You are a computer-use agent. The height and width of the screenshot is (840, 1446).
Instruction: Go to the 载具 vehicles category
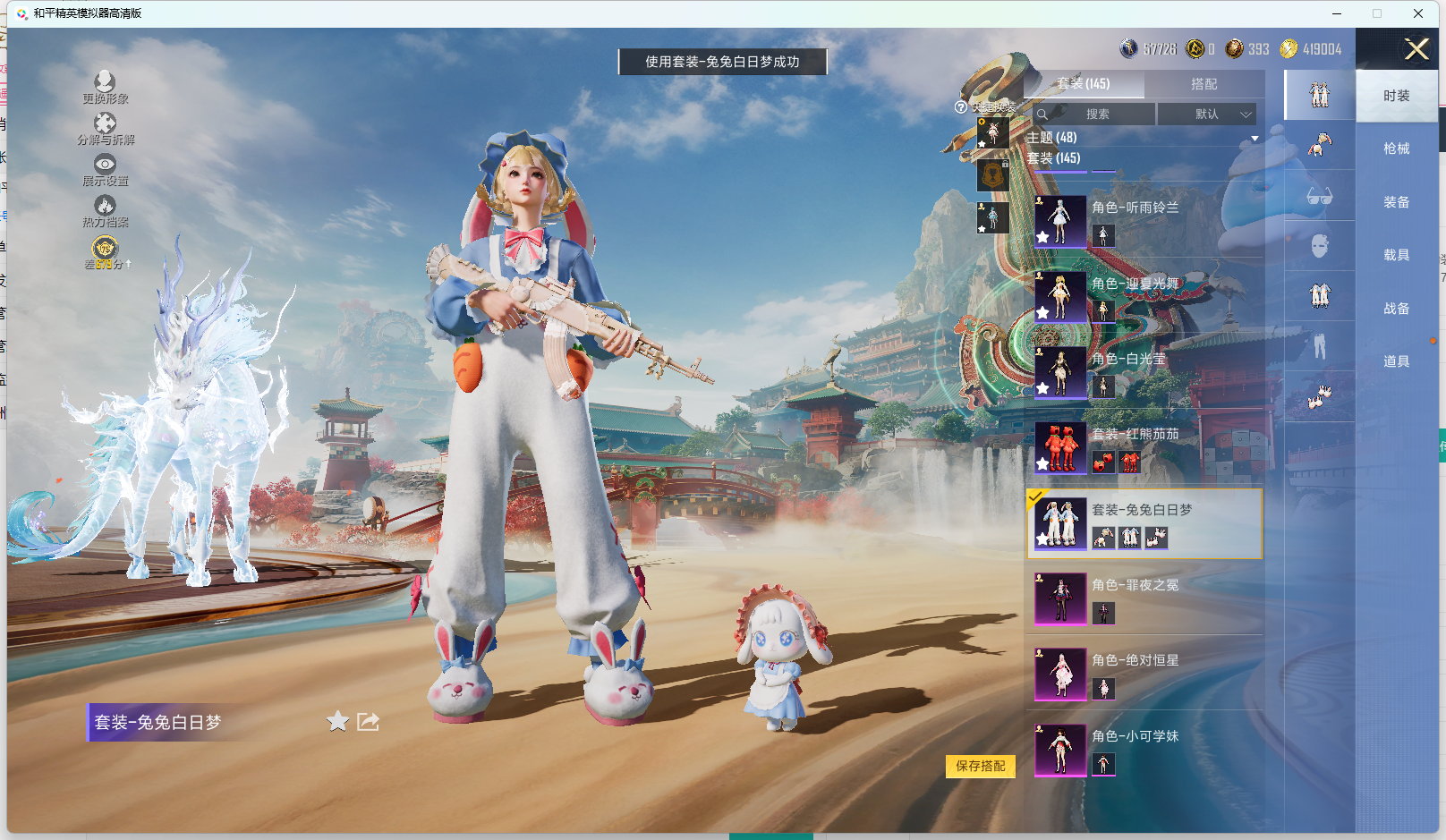coord(1396,255)
